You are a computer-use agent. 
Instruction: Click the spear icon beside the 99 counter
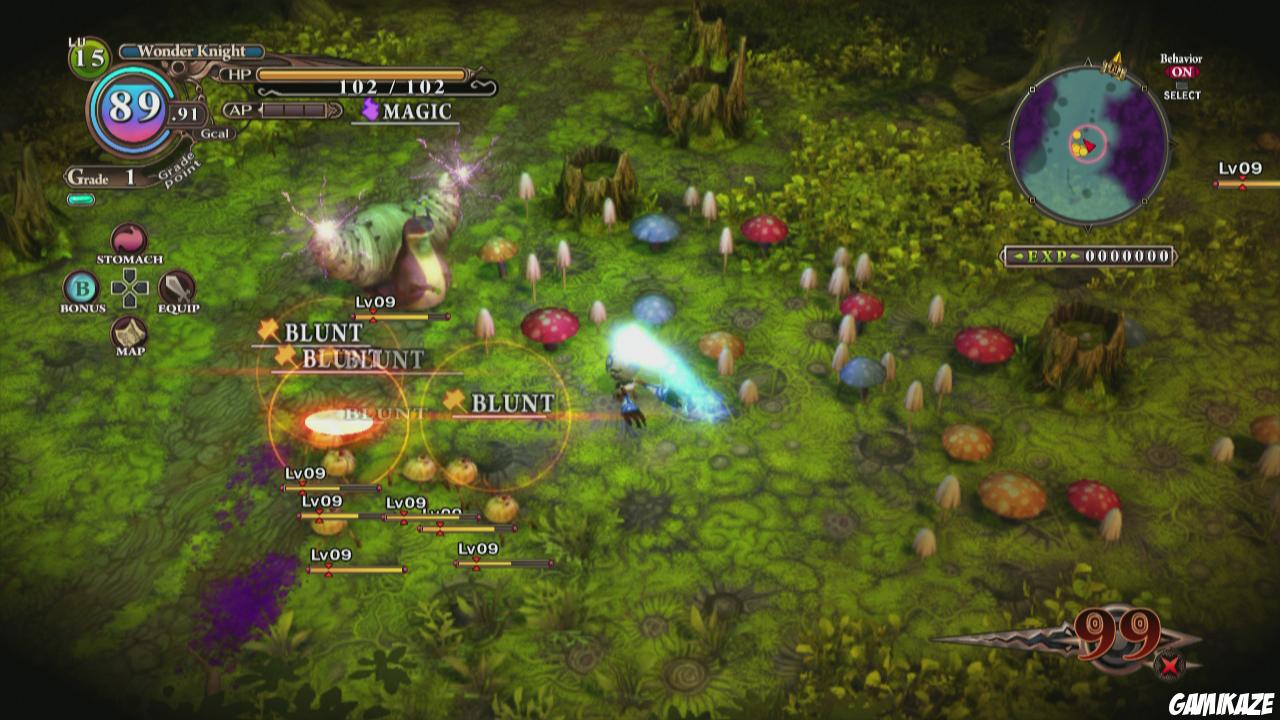[1030, 640]
